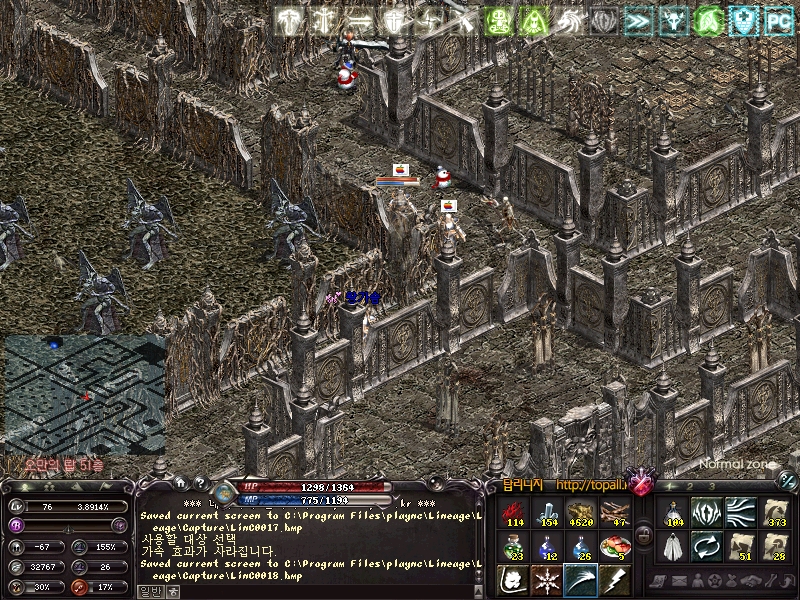Toggle the padlock between the hotbar panels
Screen dimensions: 800x600
[x=644, y=536]
